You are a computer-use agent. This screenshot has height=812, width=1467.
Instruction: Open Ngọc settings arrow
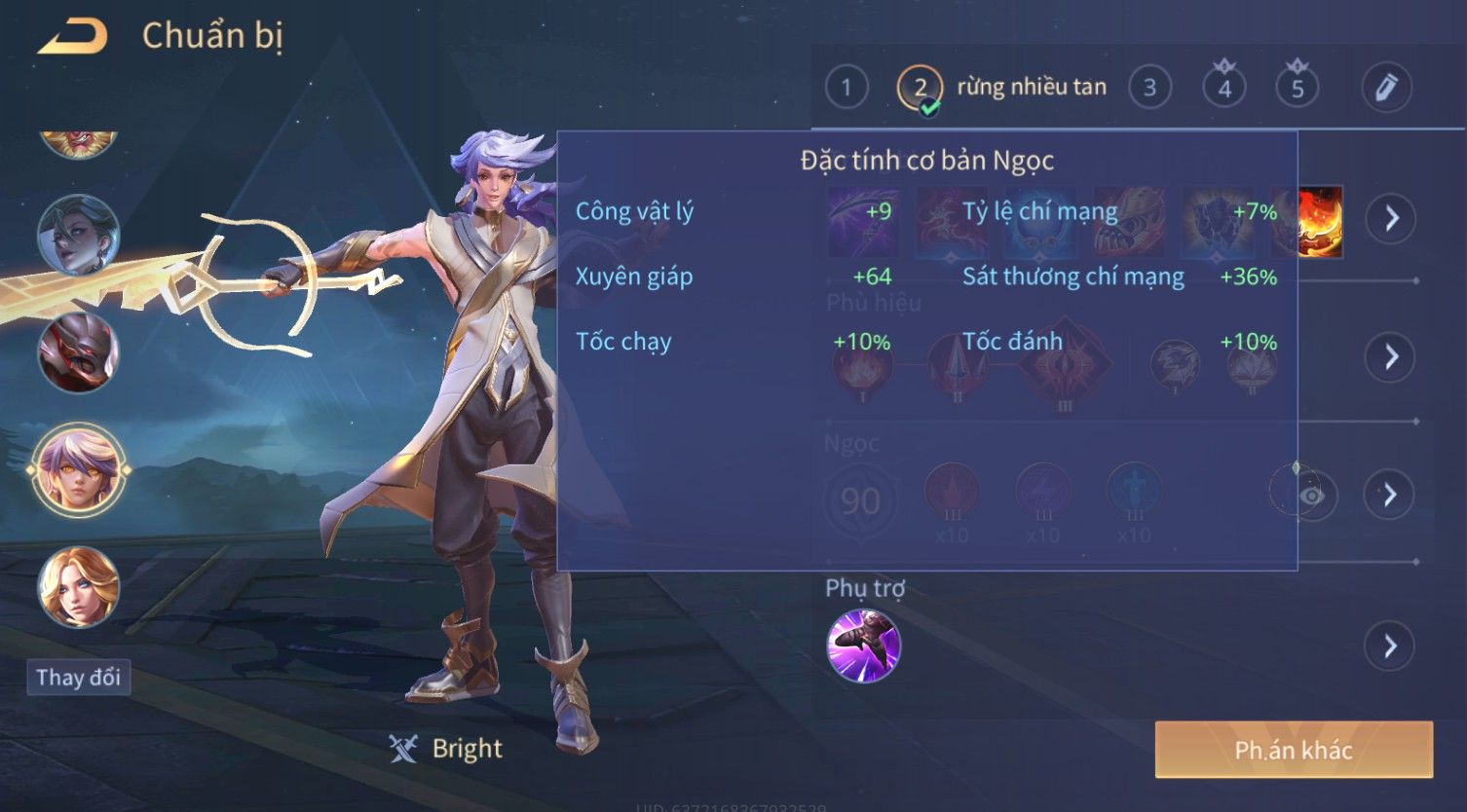pyautogui.click(x=1390, y=495)
